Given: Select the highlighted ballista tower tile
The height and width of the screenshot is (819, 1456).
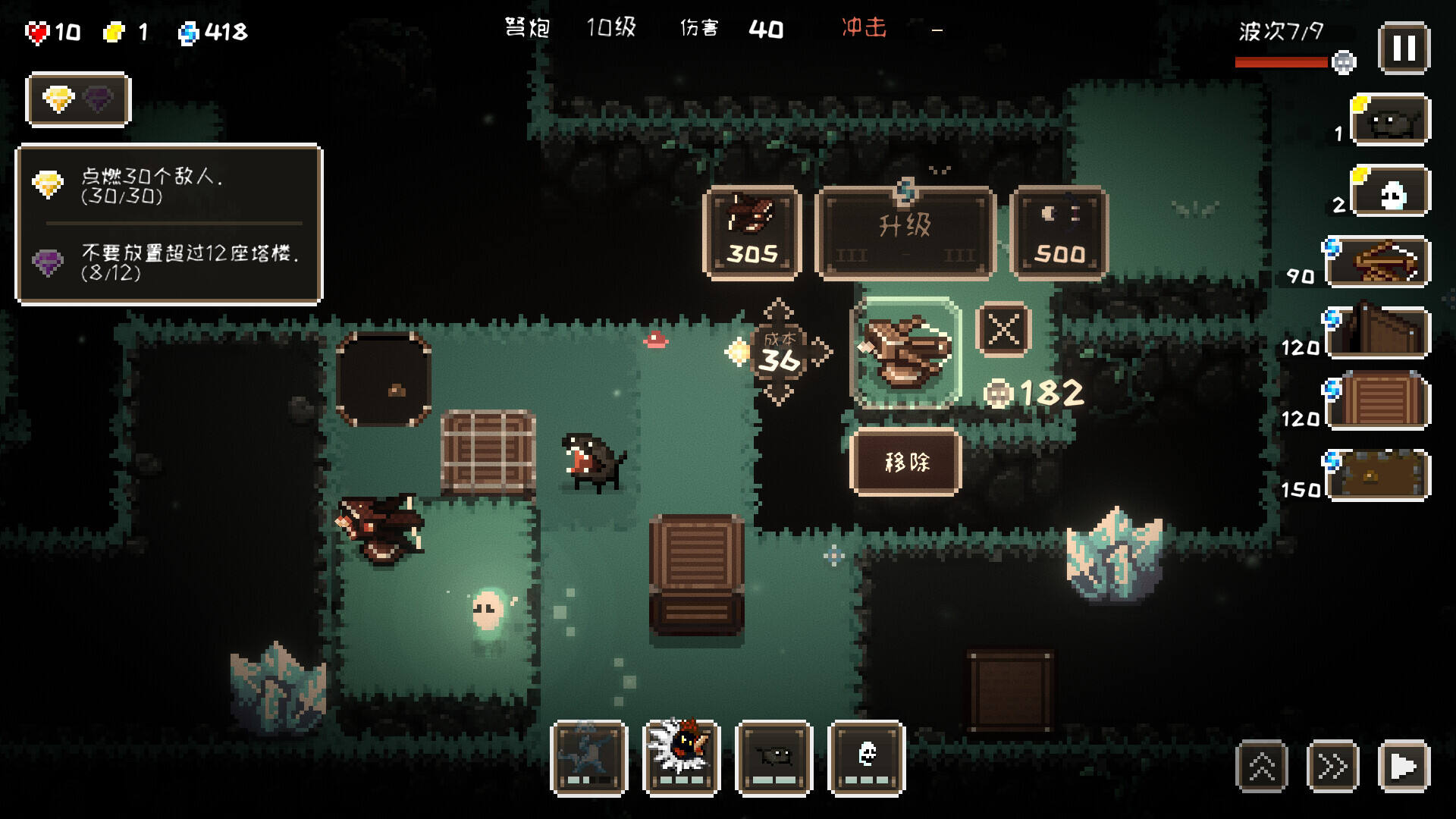Looking at the screenshot, I should coord(905,353).
